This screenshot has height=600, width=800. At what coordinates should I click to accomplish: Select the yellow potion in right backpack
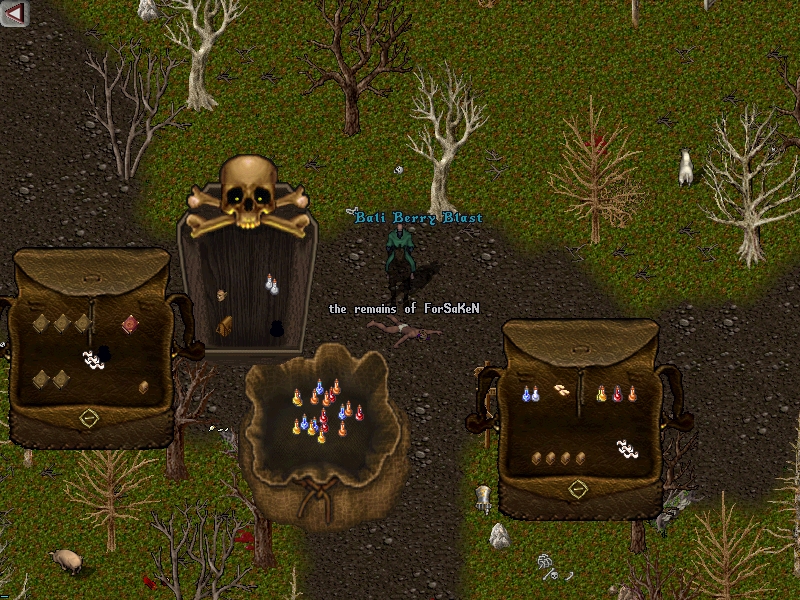click(602, 395)
